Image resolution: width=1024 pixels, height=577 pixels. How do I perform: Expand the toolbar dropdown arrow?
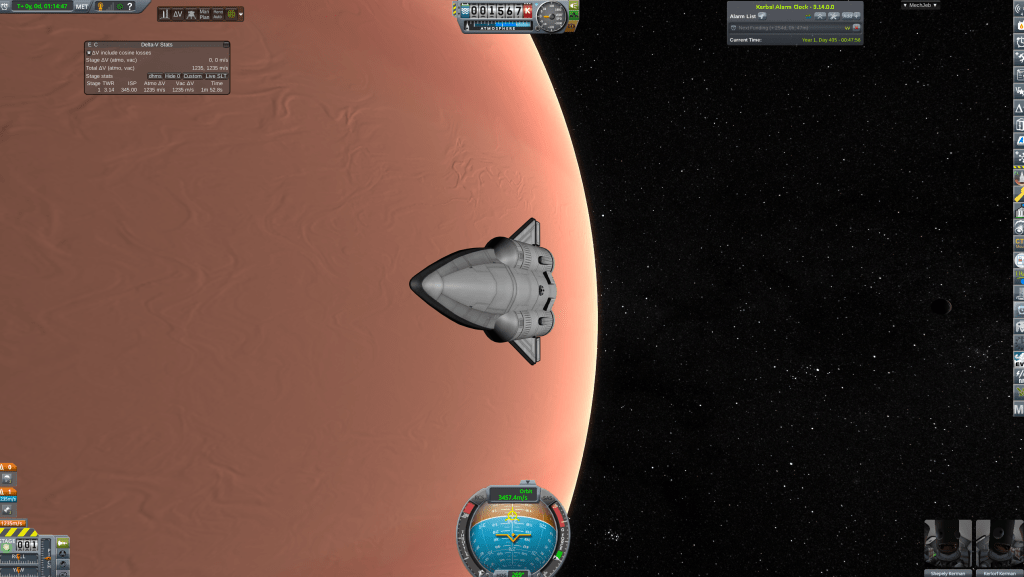(x=240, y=14)
